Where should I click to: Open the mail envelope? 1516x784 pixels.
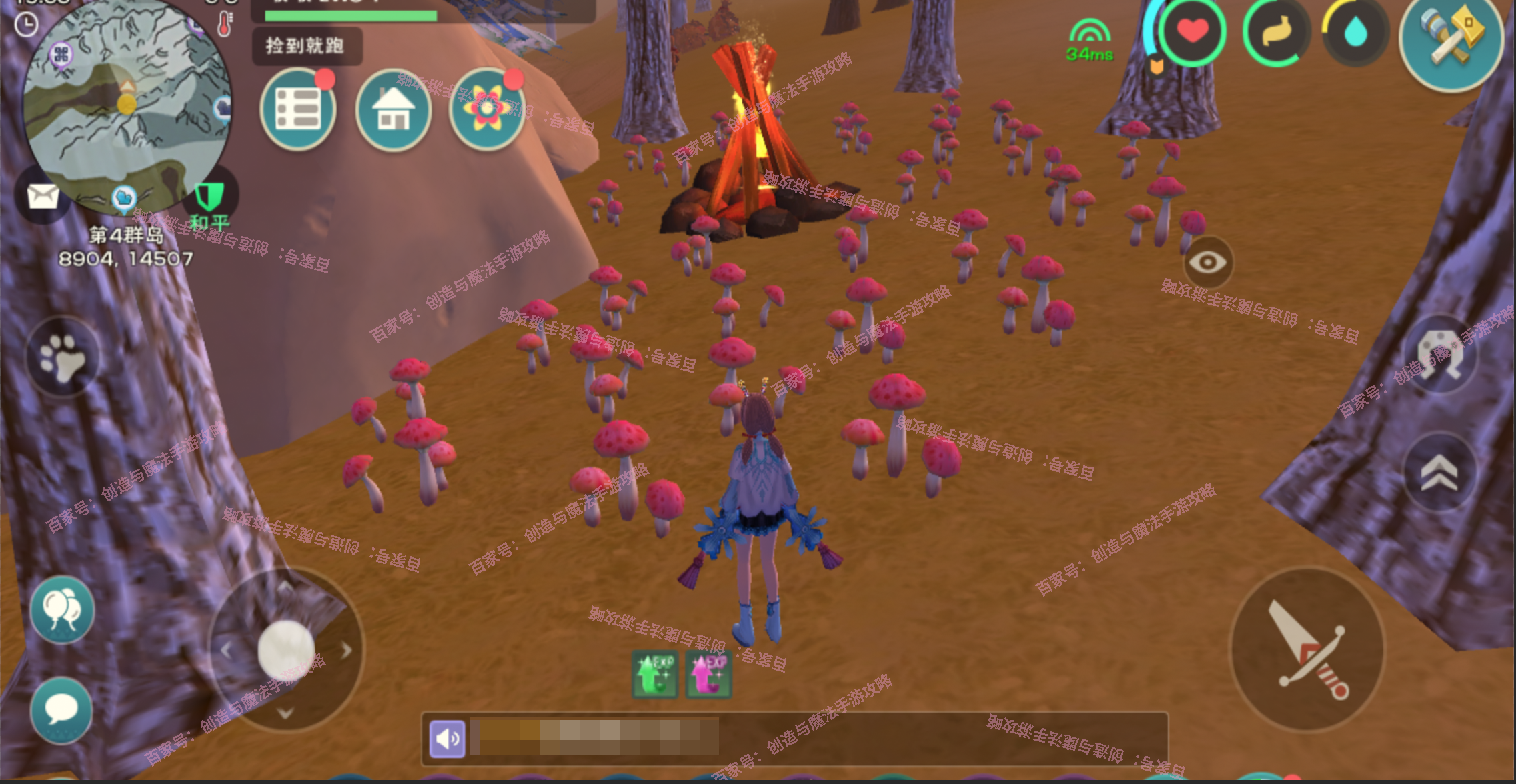[x=43, y=196]
